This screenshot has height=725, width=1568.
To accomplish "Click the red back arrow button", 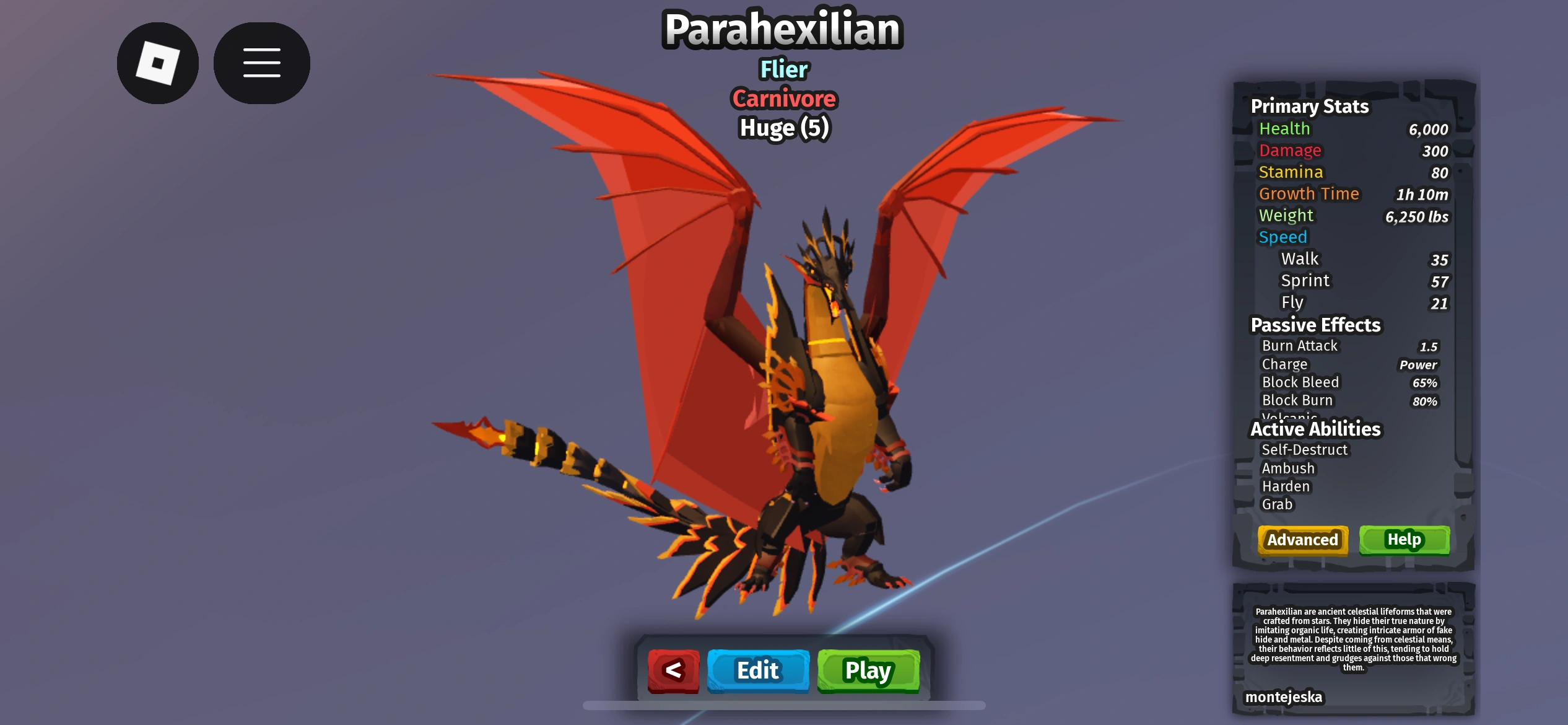I will point(673,670).
